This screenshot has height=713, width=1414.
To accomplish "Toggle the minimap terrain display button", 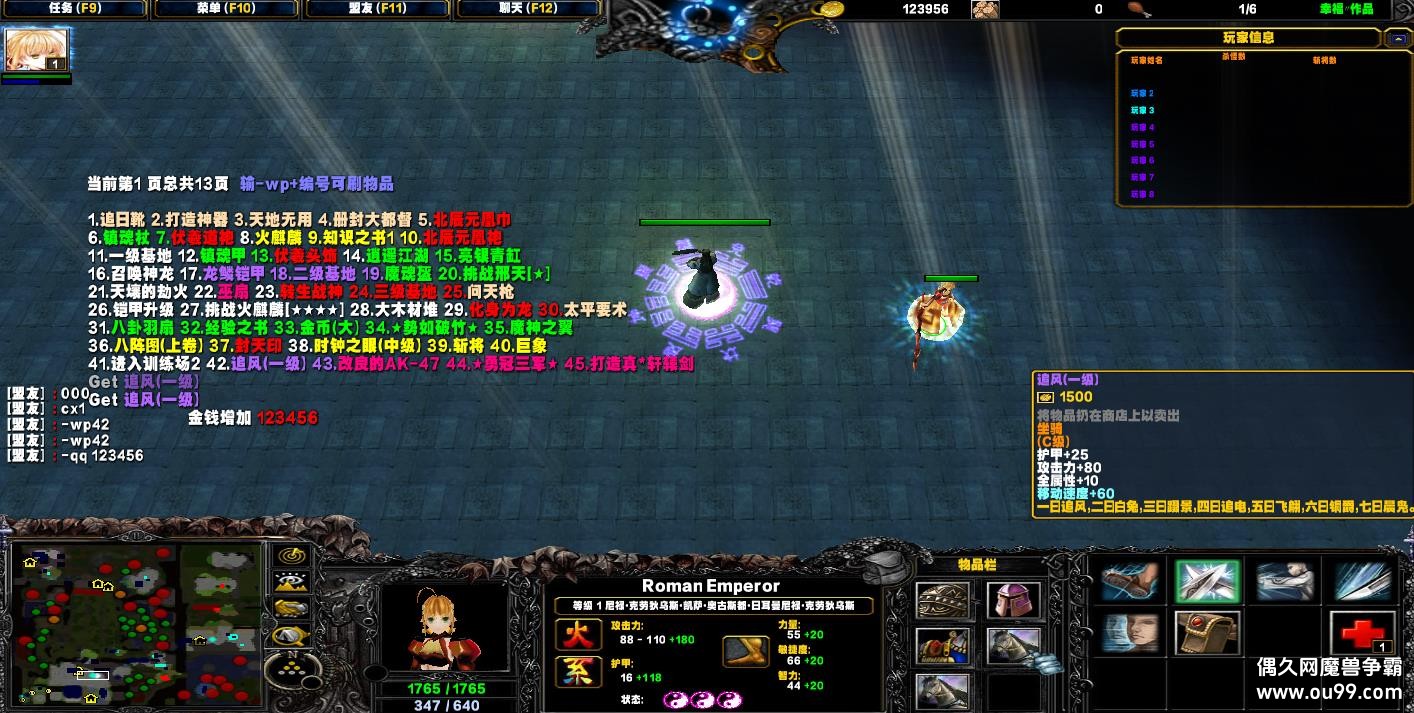I will tap(290, 582).
